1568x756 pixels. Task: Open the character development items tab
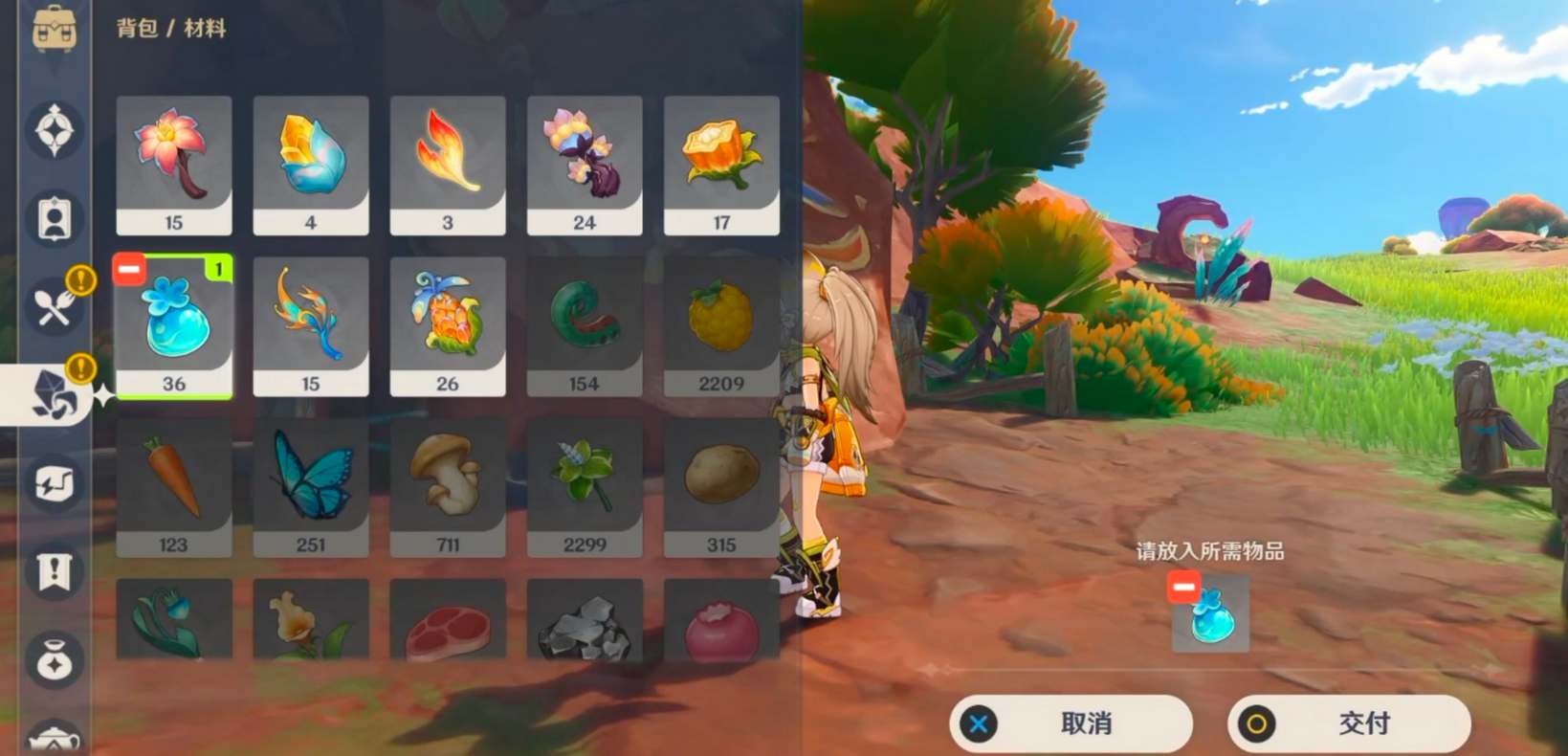[55, 219]
